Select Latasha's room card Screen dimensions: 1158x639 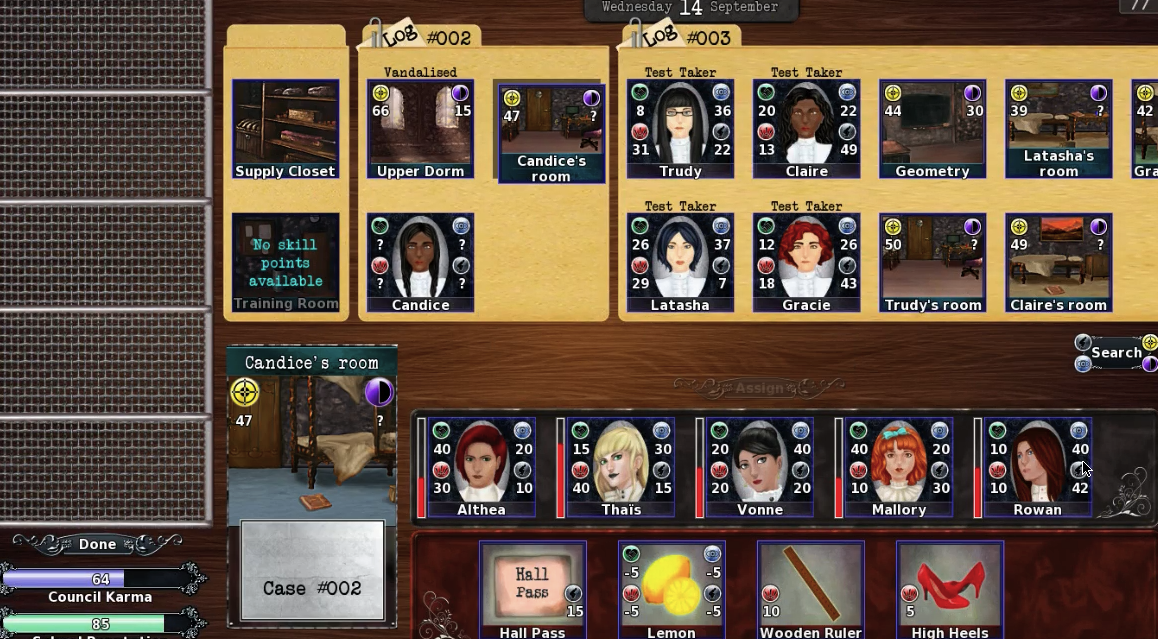point(1058,130)
